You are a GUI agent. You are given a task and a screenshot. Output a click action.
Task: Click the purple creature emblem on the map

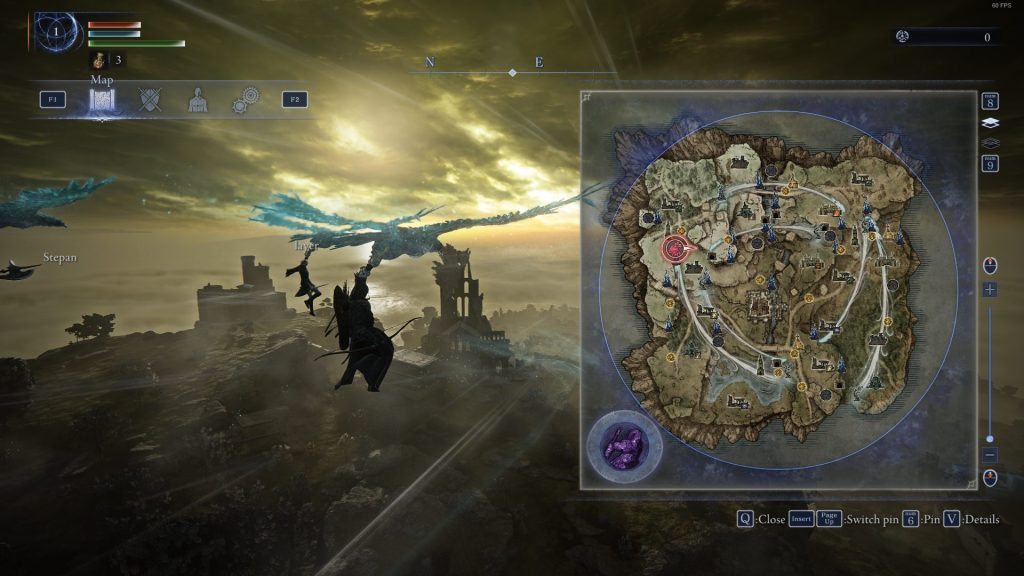pyautogui.click(x=624, y=445)
